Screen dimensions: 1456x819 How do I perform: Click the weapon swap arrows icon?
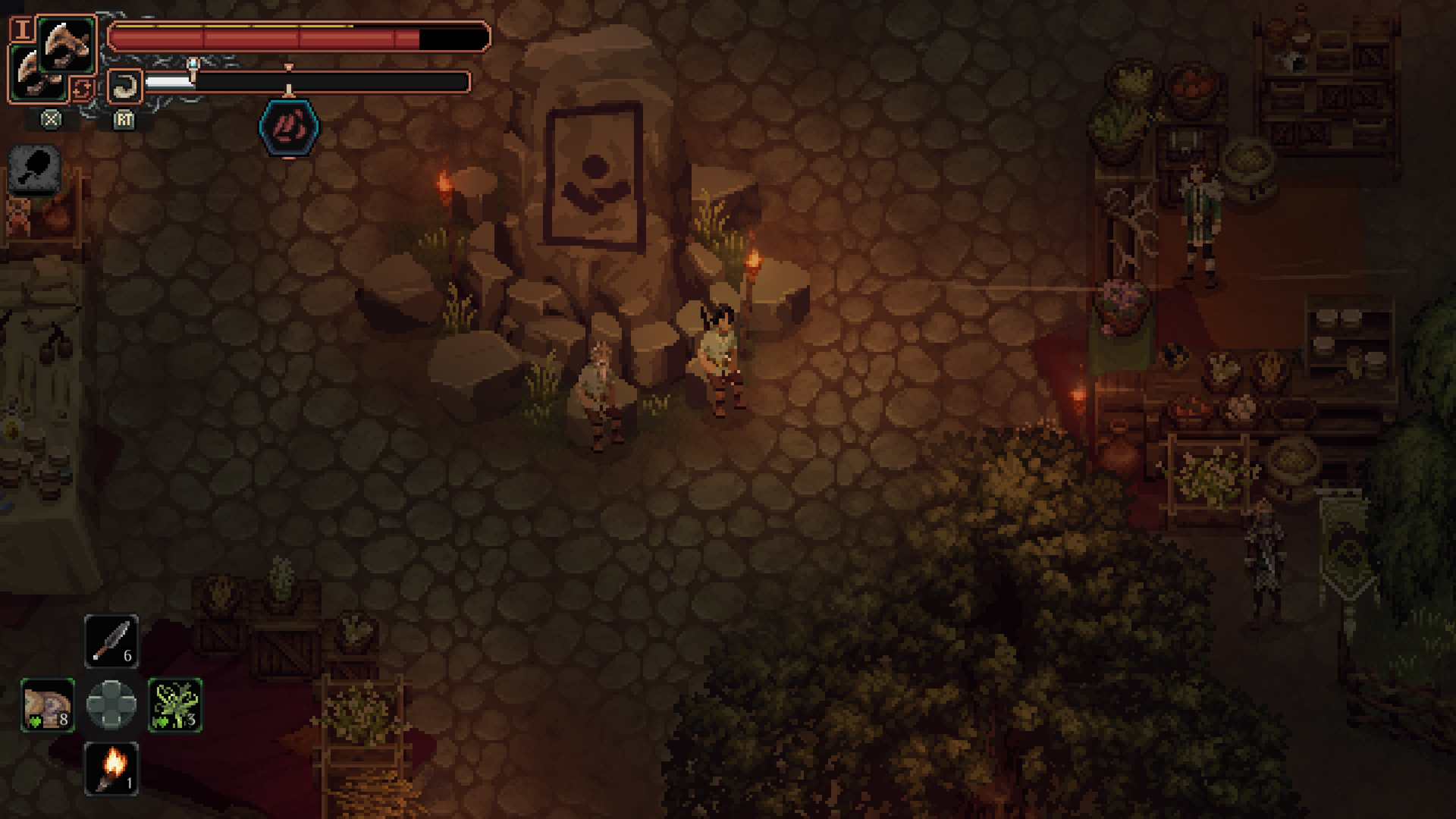[x=82, y=89]
